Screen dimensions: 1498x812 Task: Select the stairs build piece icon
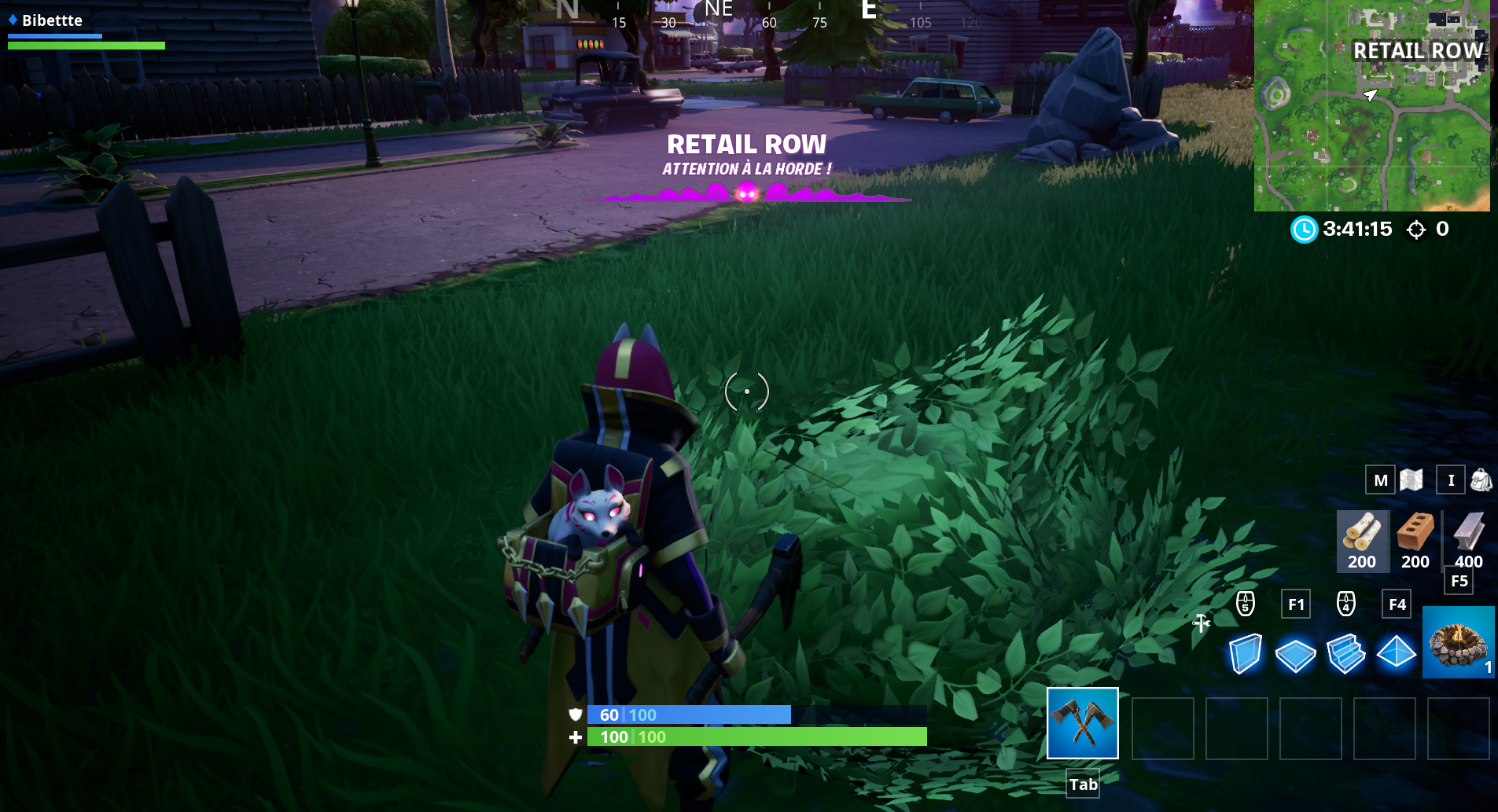[1347, 654]
